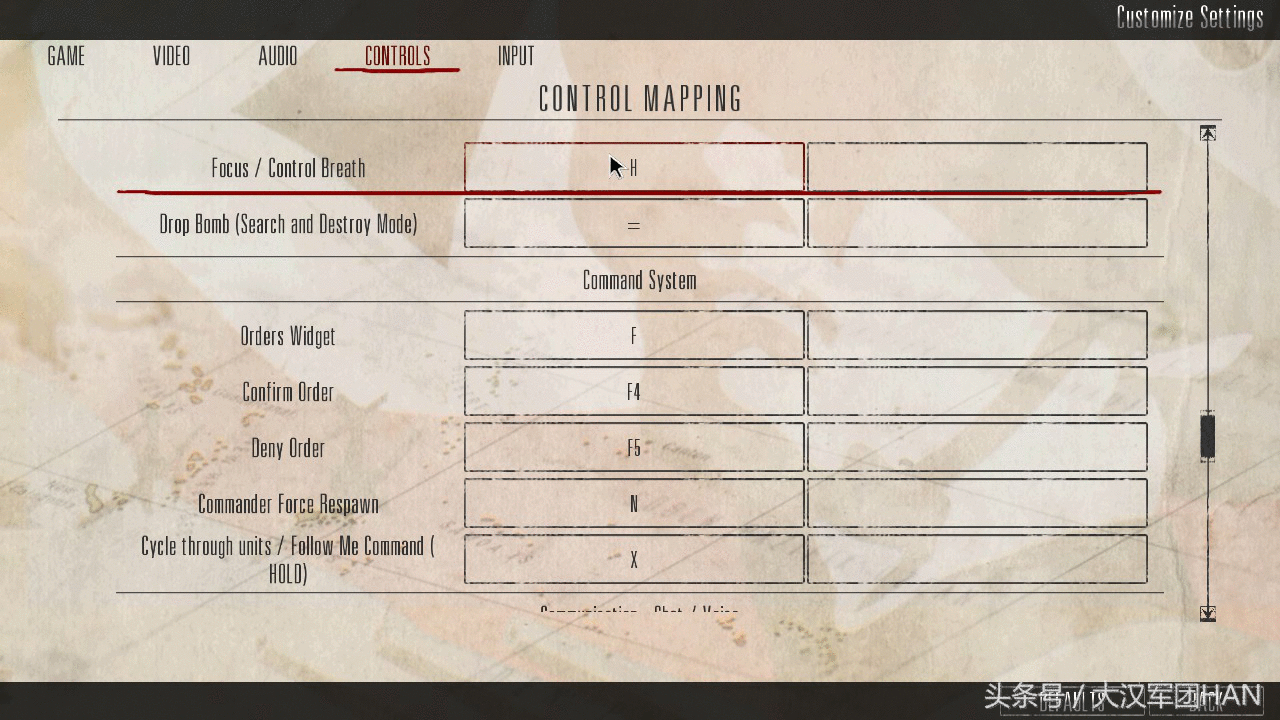Rebind Focus / Control Breath primary key H
This screenshot has height=720, width=1280.
point(634,167)
